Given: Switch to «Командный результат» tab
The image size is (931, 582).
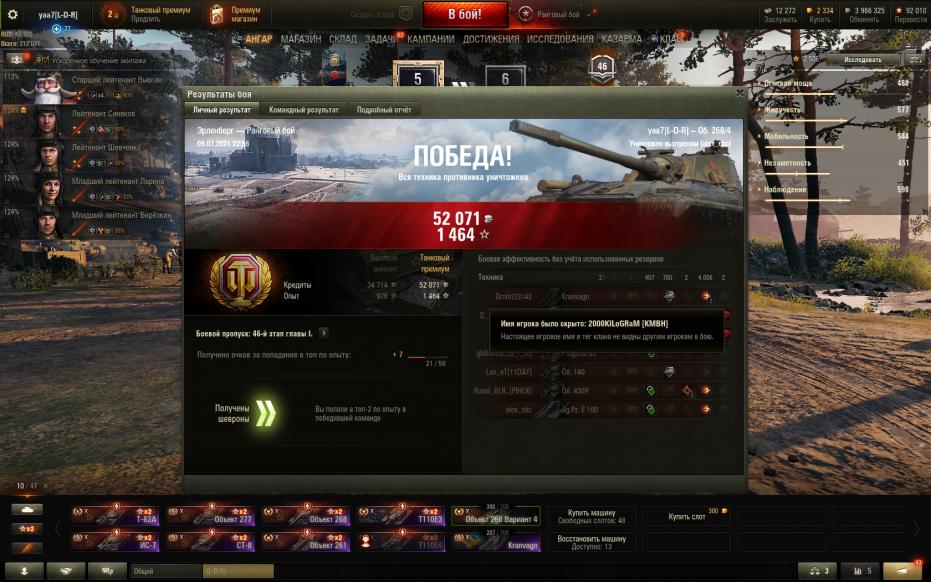Looking at the screenshot, I should (303, 110).
